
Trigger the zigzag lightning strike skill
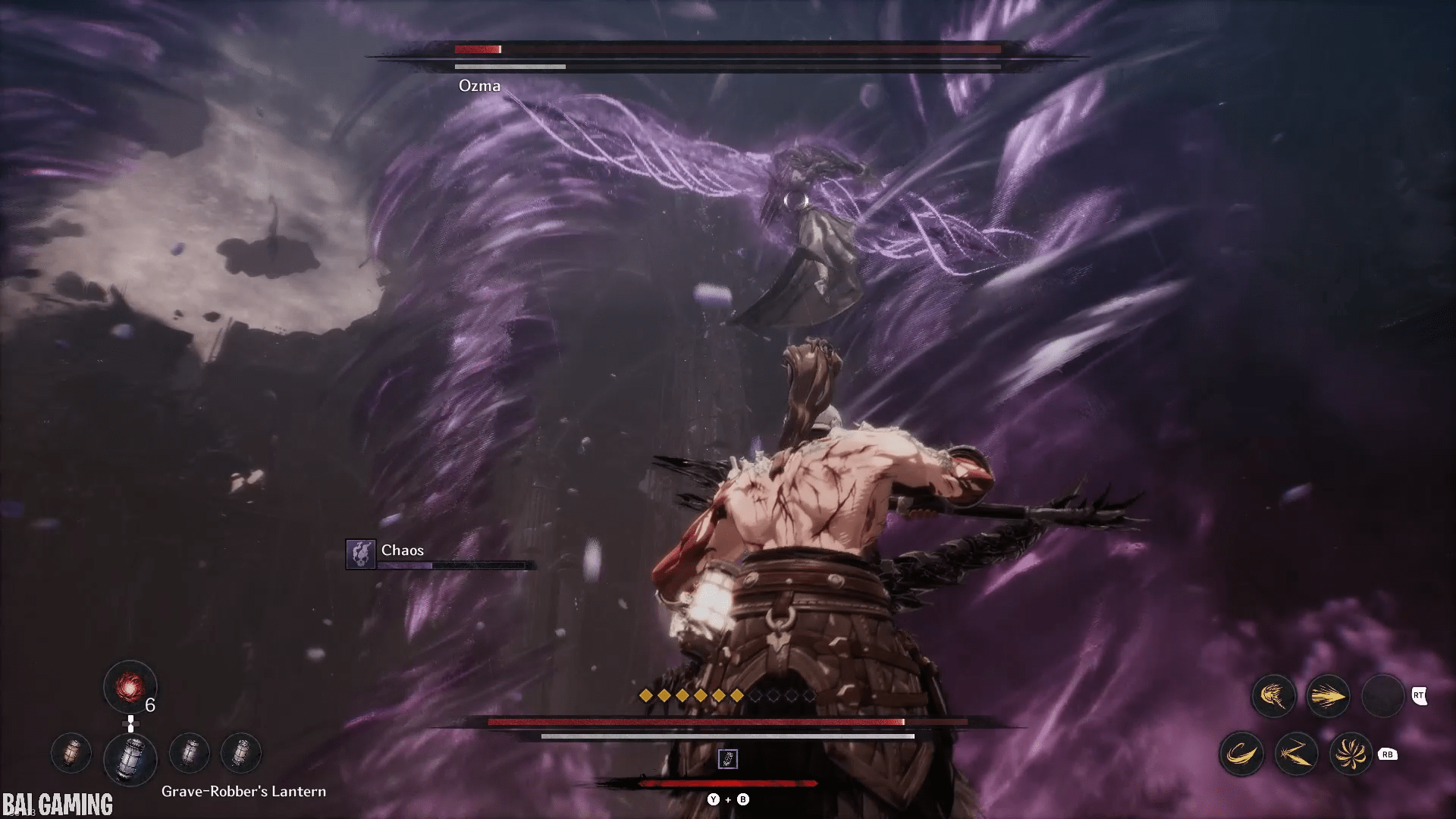1296,754
